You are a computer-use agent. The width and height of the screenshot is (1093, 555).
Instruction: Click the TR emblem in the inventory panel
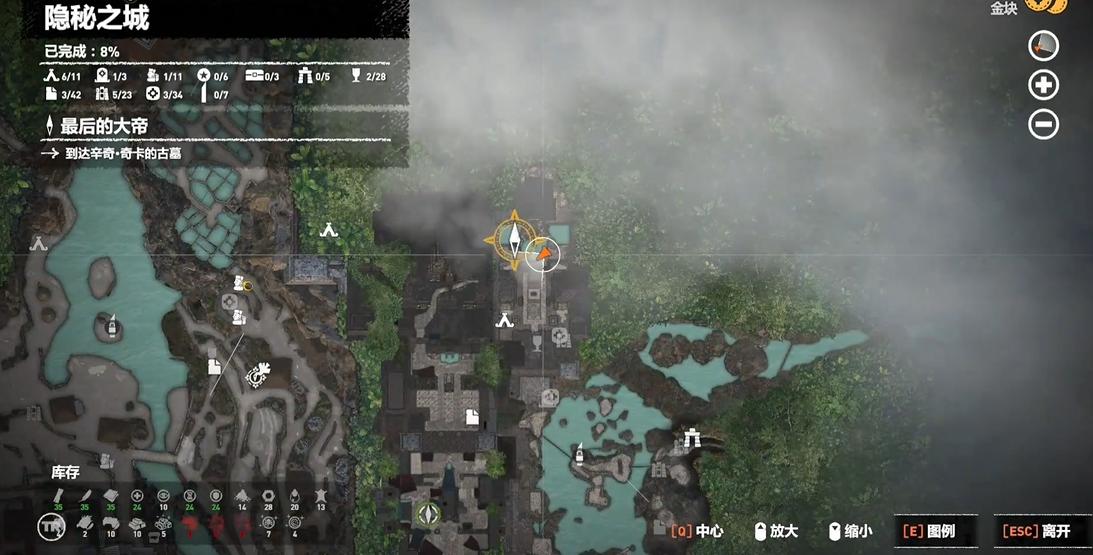tap(50, 526)
